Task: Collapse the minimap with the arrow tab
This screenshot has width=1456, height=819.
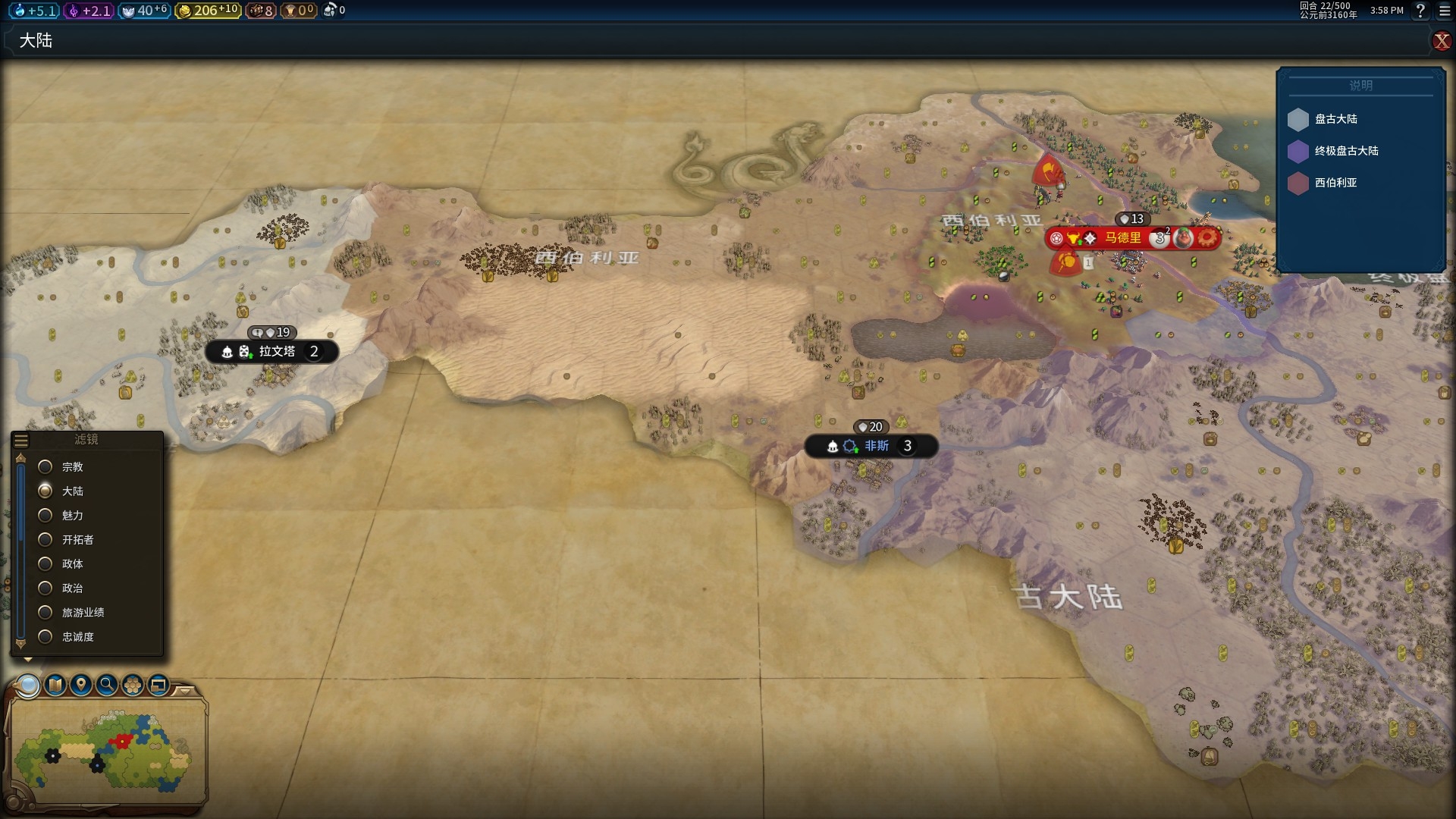Action: tap(185, 690)
